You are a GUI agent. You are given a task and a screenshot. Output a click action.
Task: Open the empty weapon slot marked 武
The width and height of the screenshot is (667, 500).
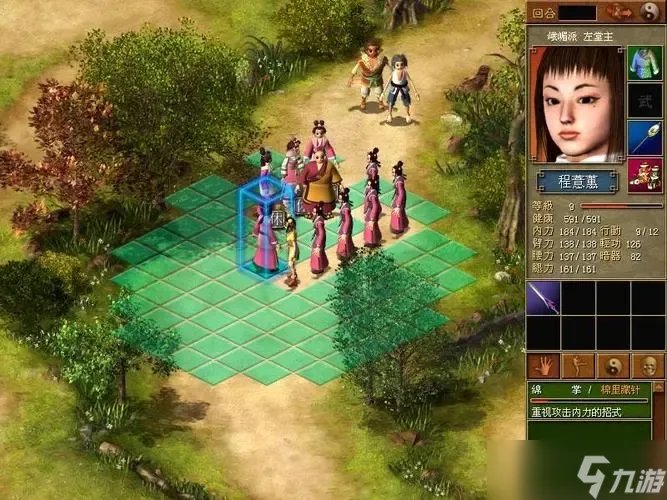645,99
